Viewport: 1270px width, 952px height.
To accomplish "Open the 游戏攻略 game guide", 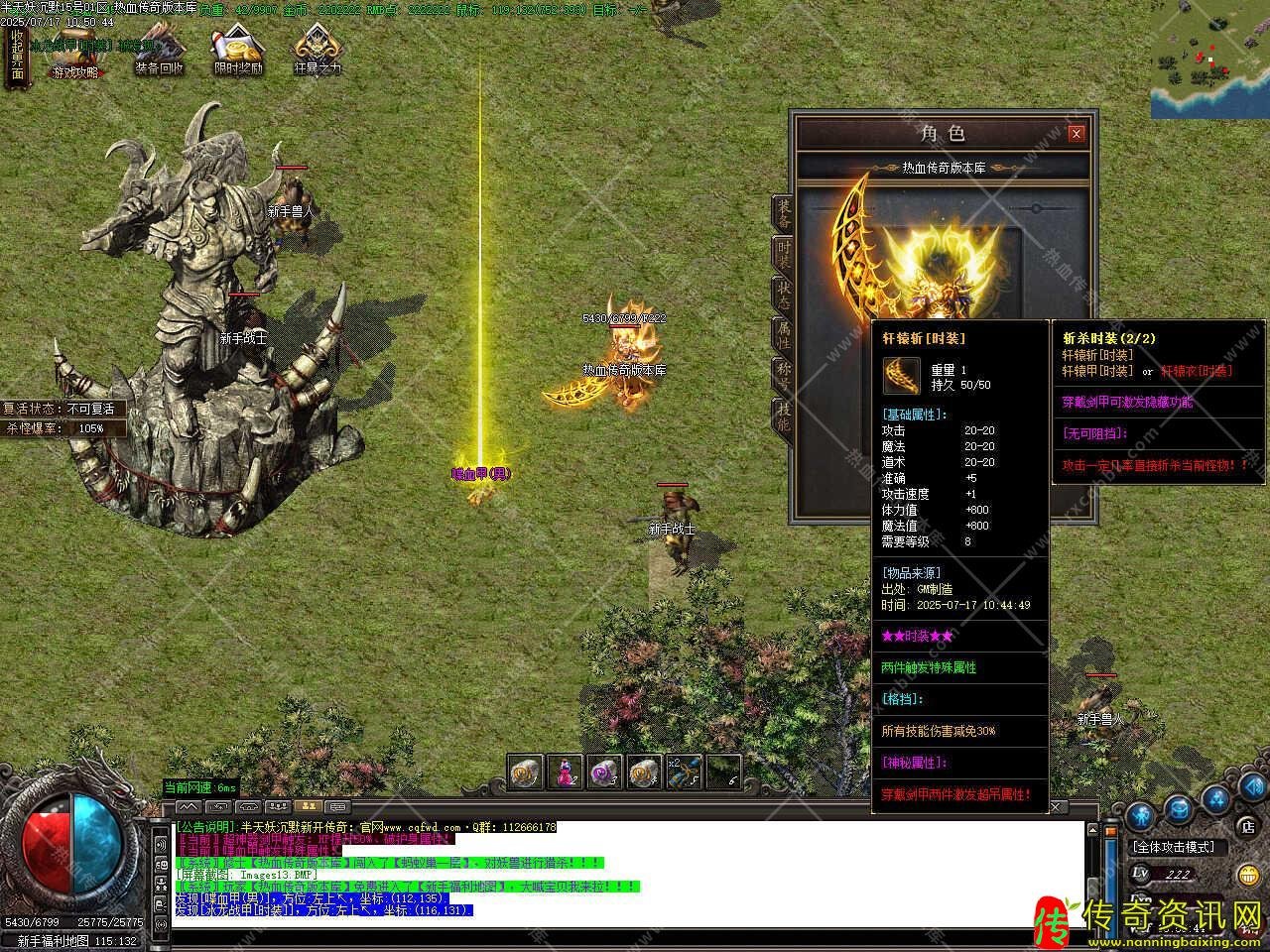I will pos(76,55).
